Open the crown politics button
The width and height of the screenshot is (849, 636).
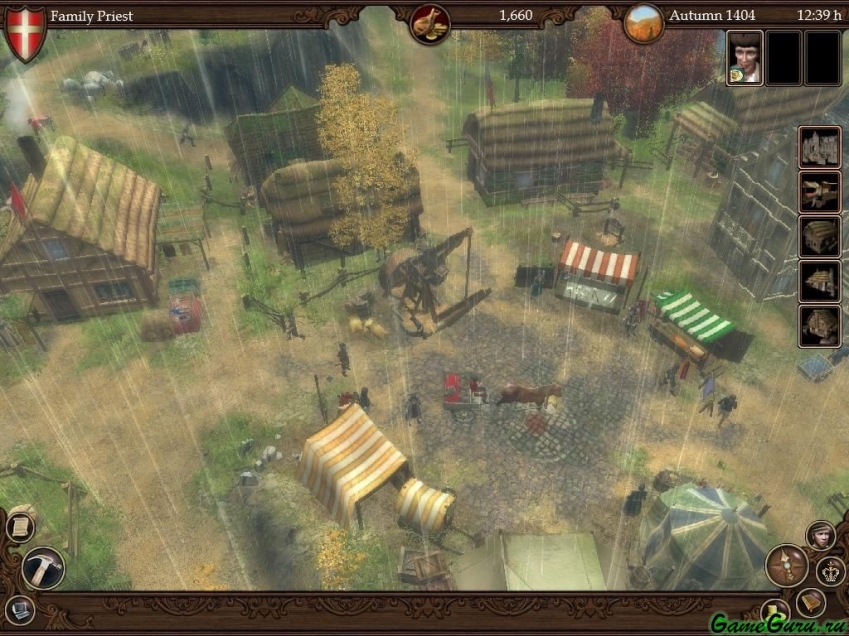pyautogui.click(x=831, y=571)
